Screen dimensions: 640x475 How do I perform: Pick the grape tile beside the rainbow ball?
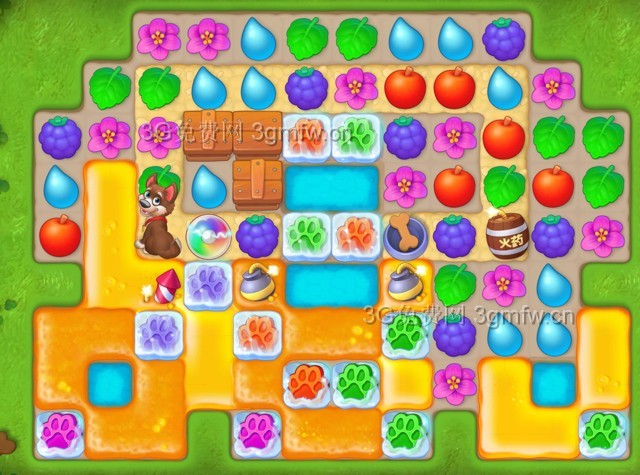[257, 236]
